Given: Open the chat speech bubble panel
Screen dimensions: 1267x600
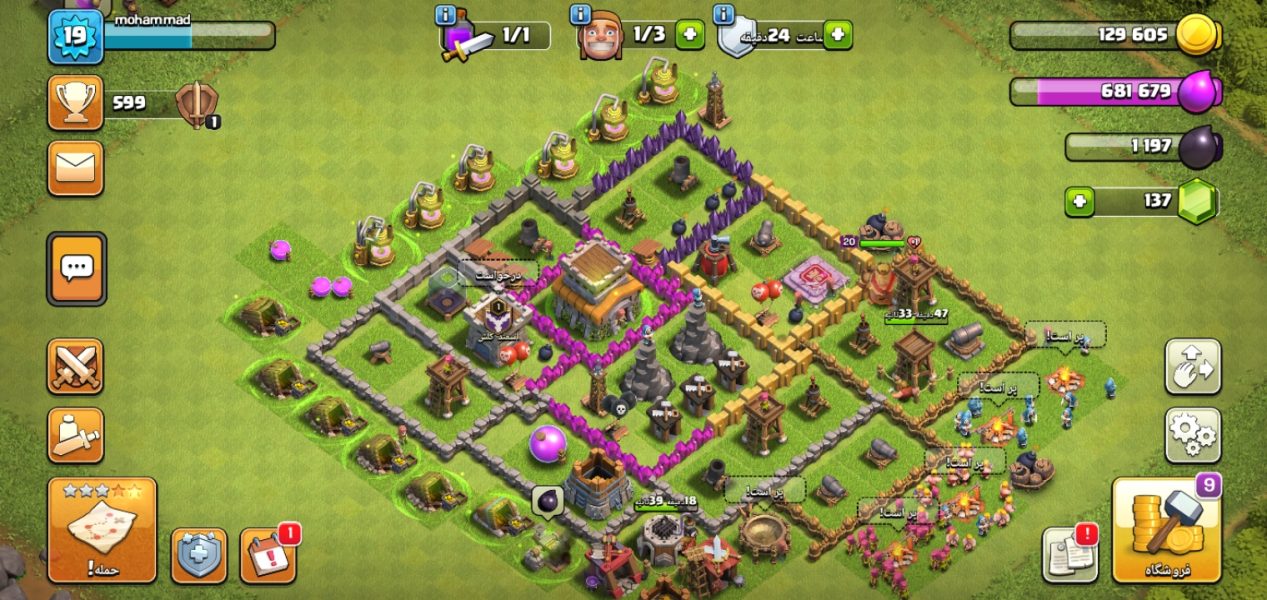Looking at the screenshot, I should coord(76,268).
